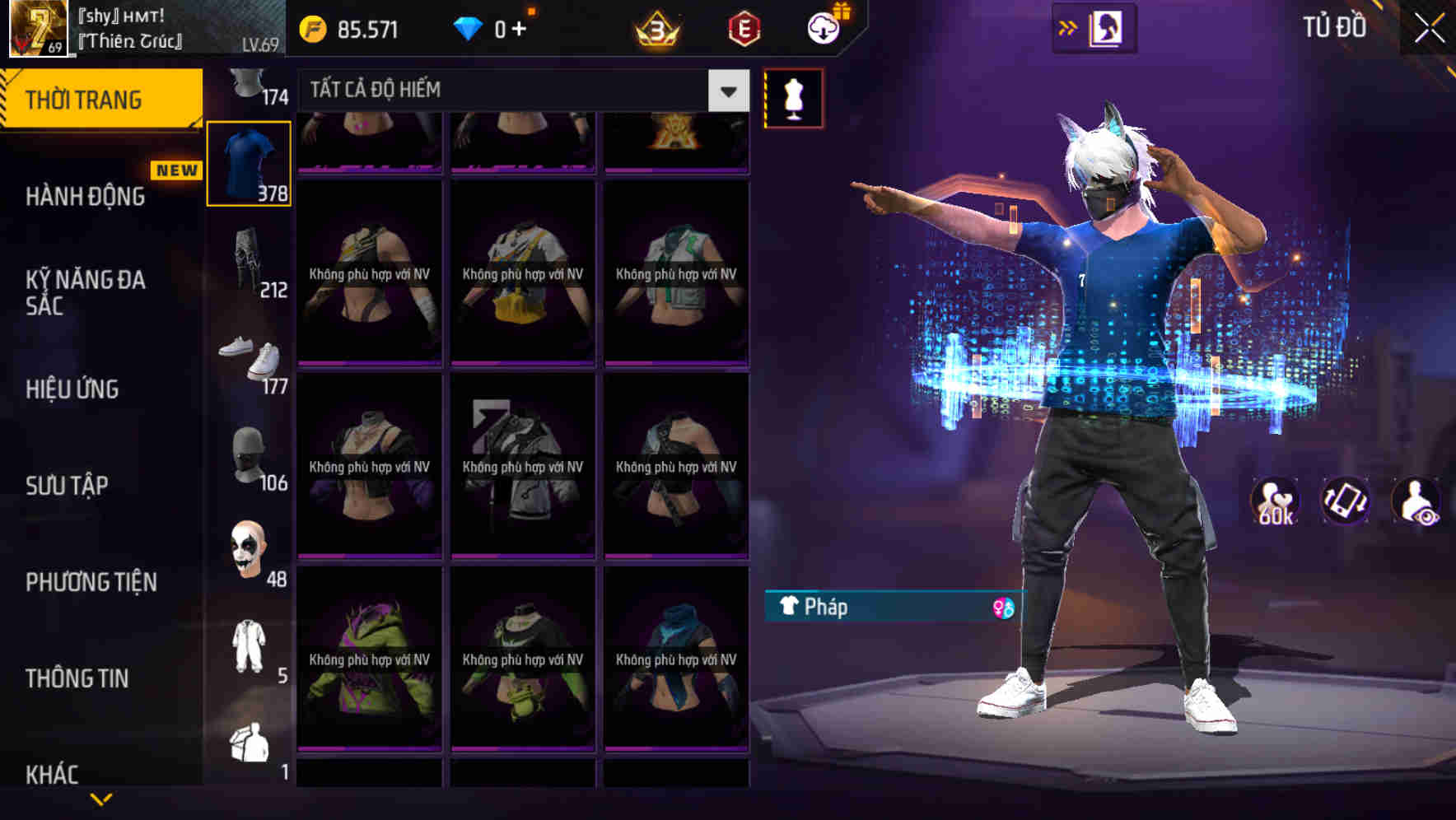Click the green hoodie marked Không phù hợp với NV
Image resolution: width=1456 pixels, height=820 pixels.
coord(369,659)
